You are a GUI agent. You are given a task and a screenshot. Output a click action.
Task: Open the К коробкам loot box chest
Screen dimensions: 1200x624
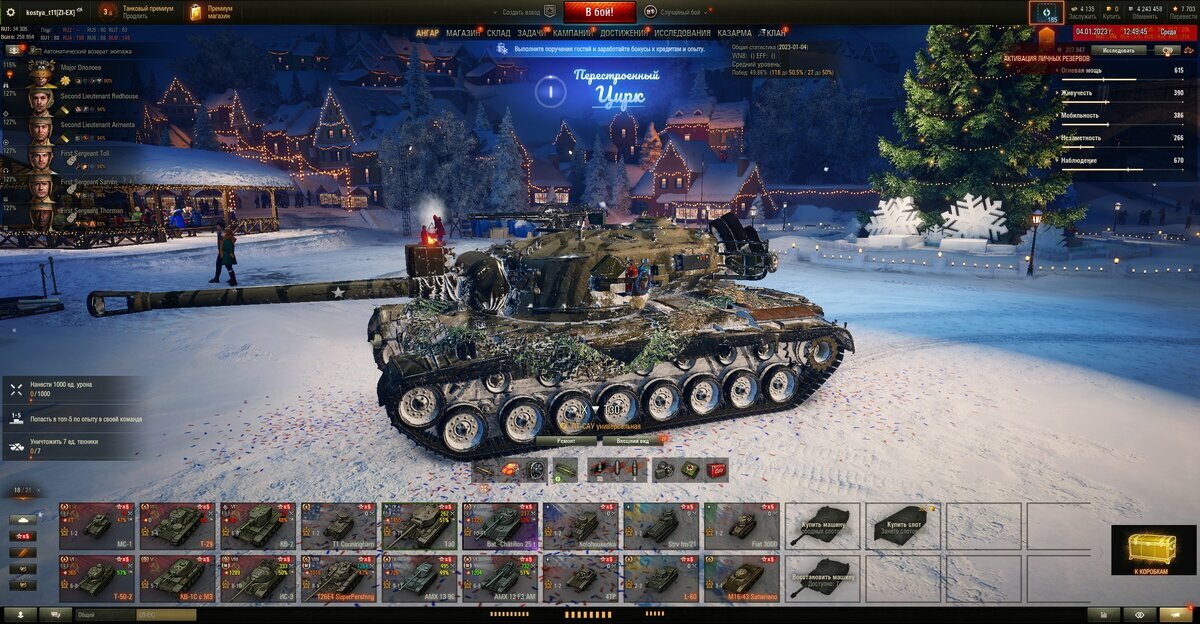[x=1153, y=550]
